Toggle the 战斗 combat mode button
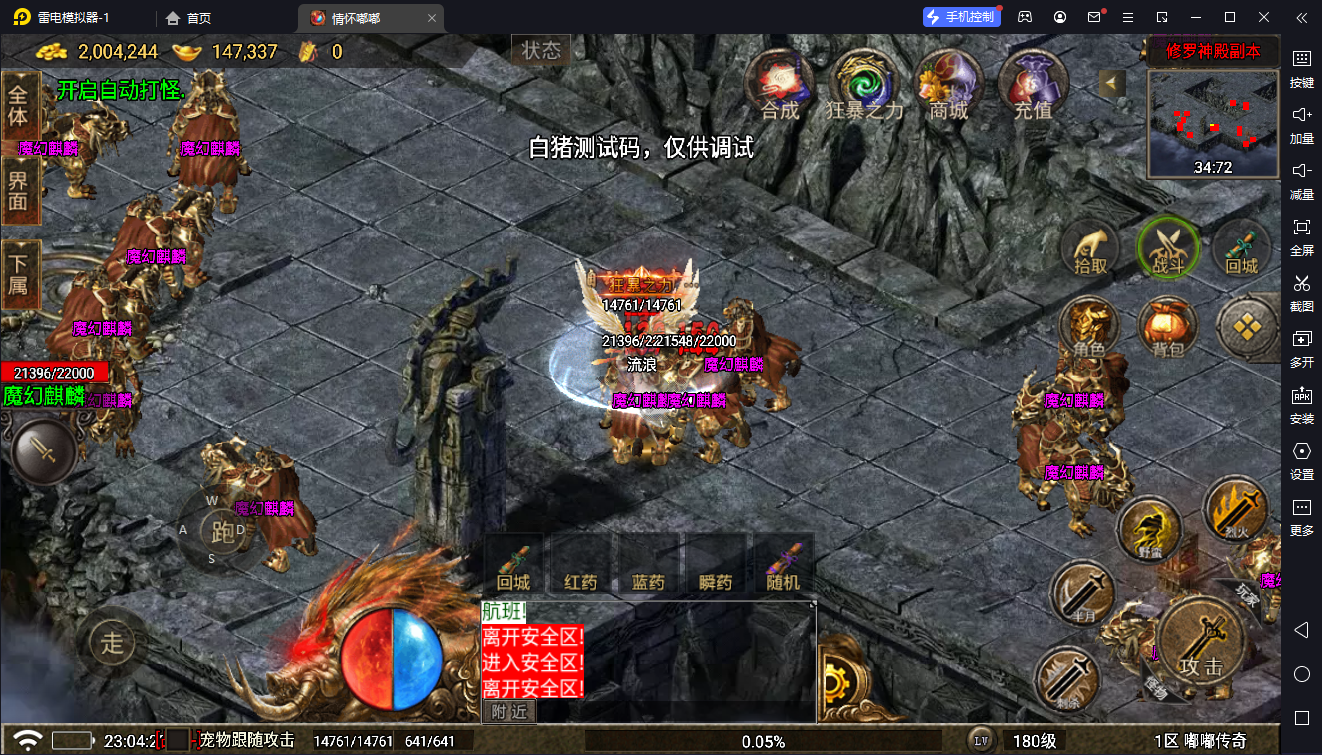Image resolution: width=1322 pixels, height=755 pixels. [x=1167, y=247]
